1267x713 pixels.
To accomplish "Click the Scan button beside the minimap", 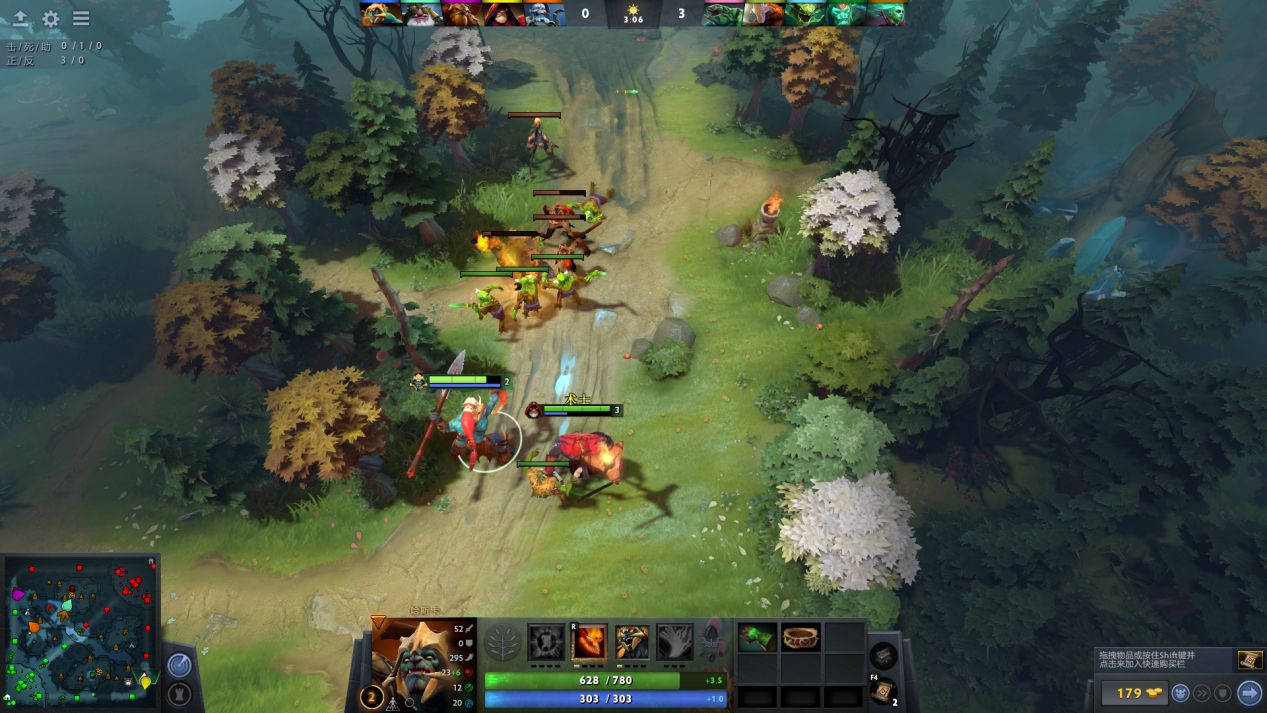I will (x=179, y=664).
